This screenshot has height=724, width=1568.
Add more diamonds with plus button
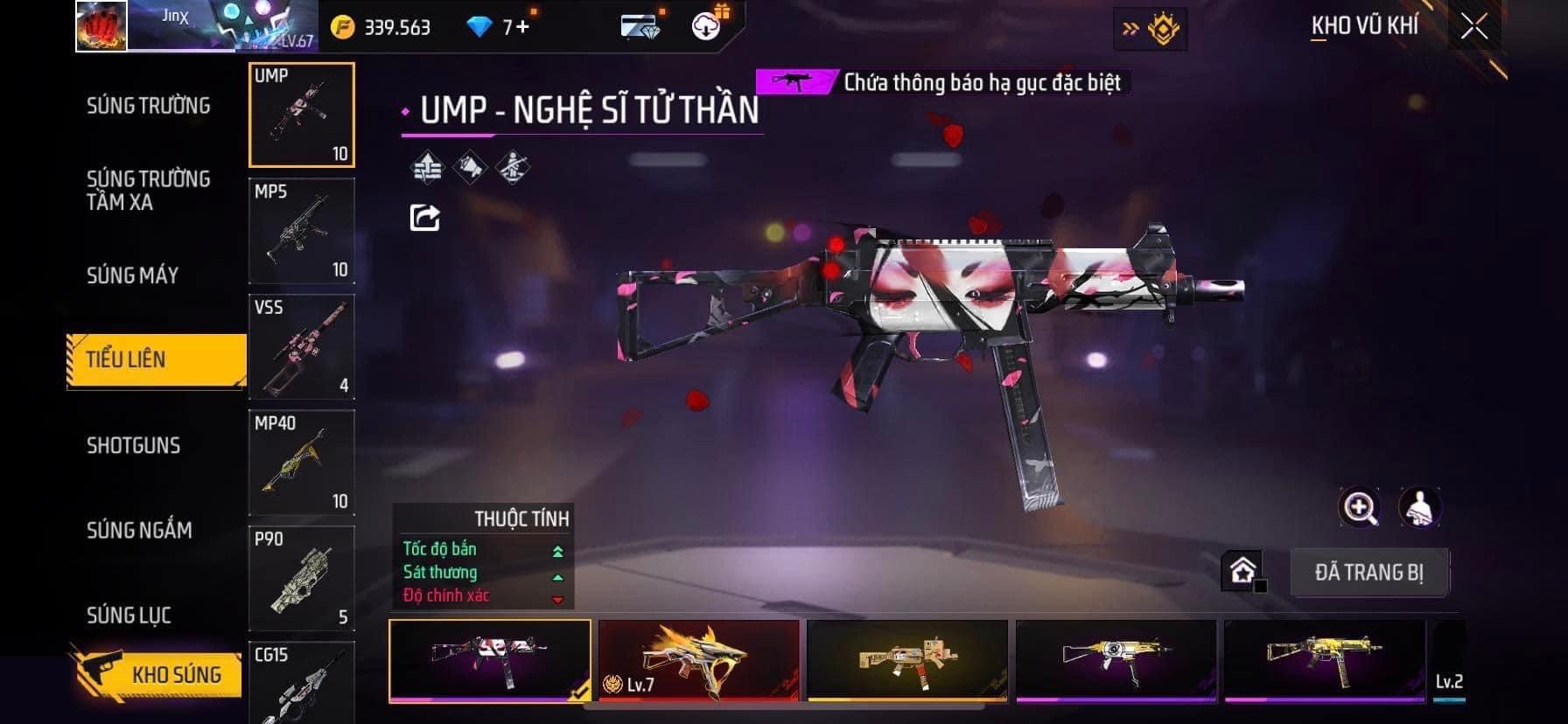coord(522,27)
